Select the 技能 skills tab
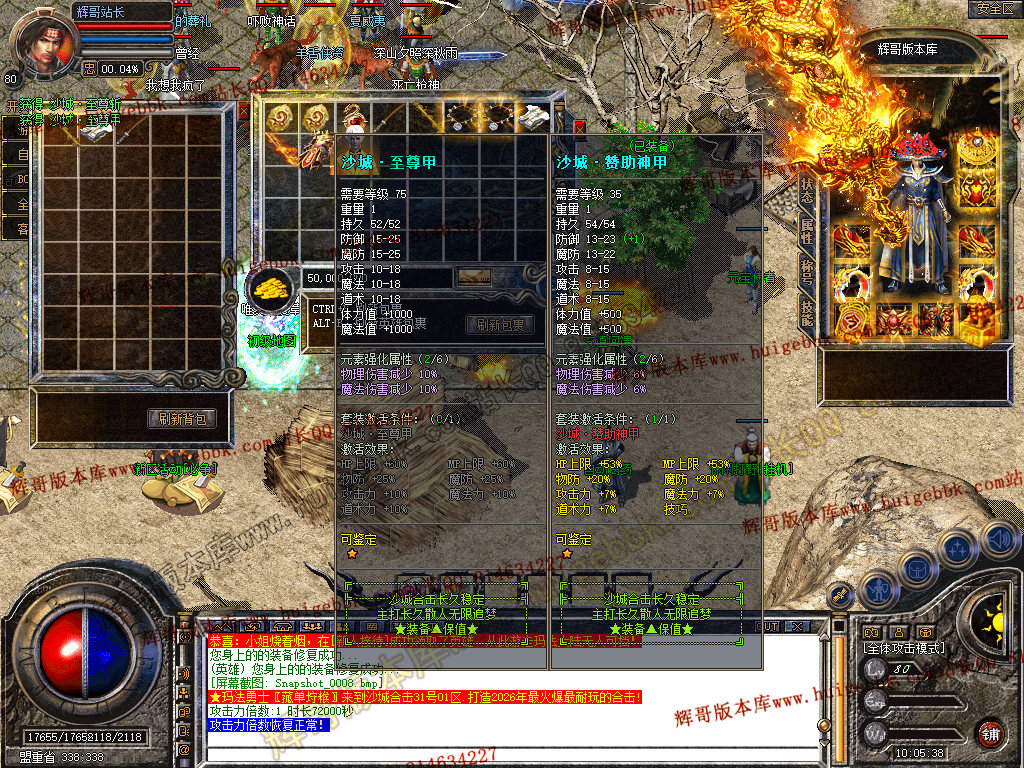The width and height of the screenshot is (1024, 768). [x=806, y=310]
